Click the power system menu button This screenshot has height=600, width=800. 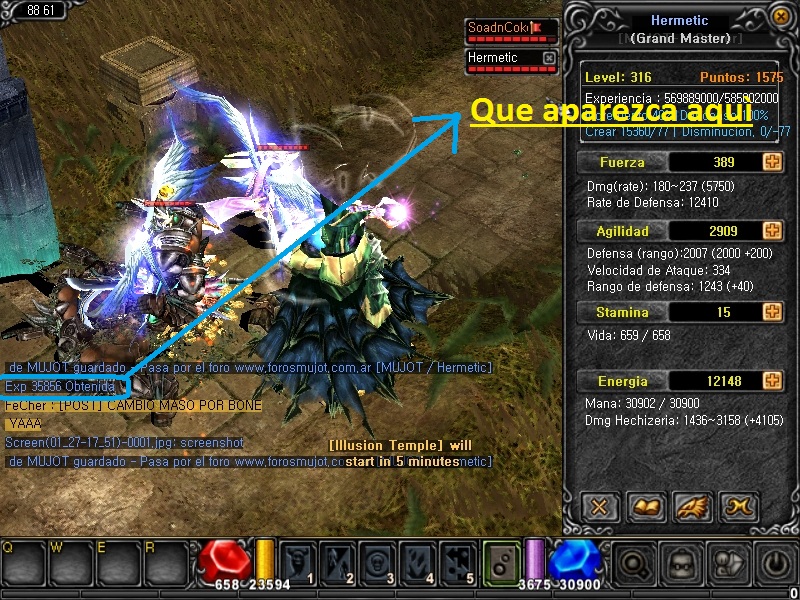pyautogui.click(x=772, y=564)
